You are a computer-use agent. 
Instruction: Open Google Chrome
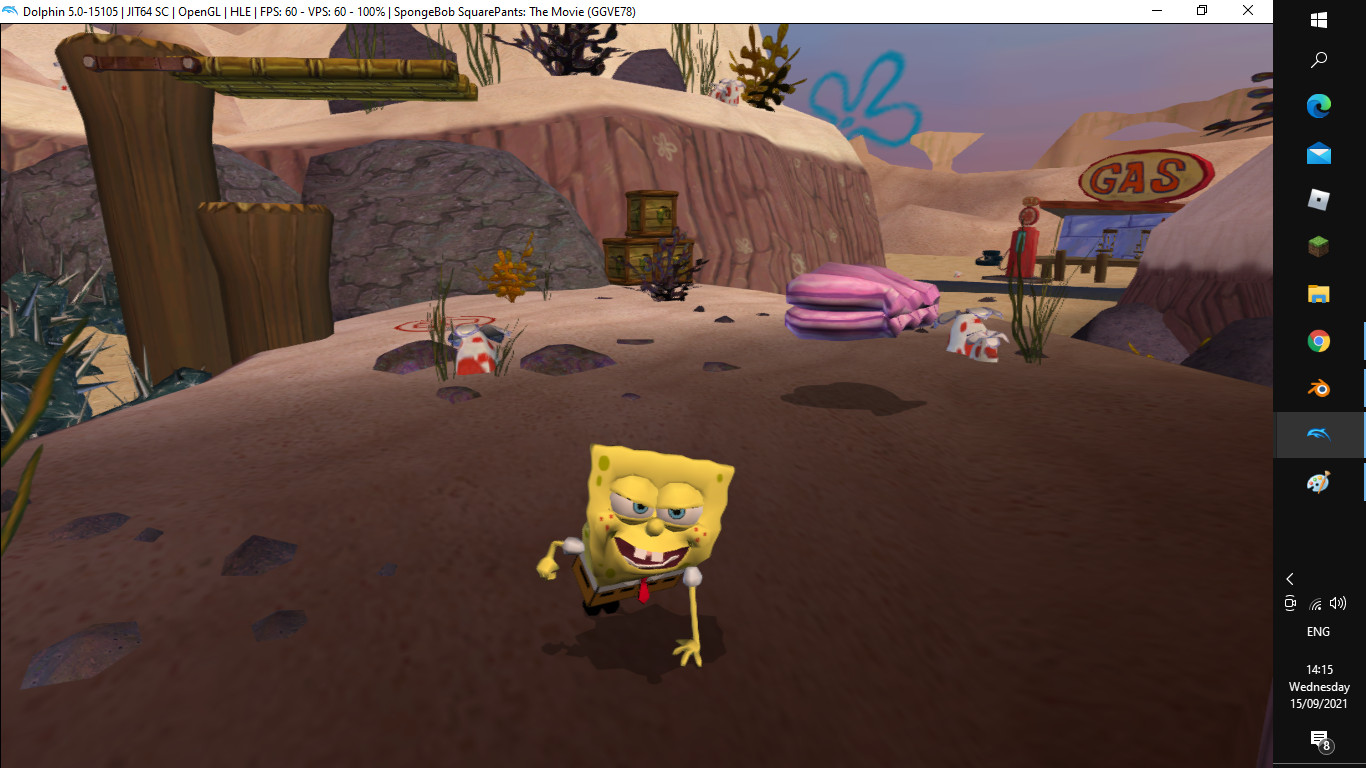point(1318,340)
